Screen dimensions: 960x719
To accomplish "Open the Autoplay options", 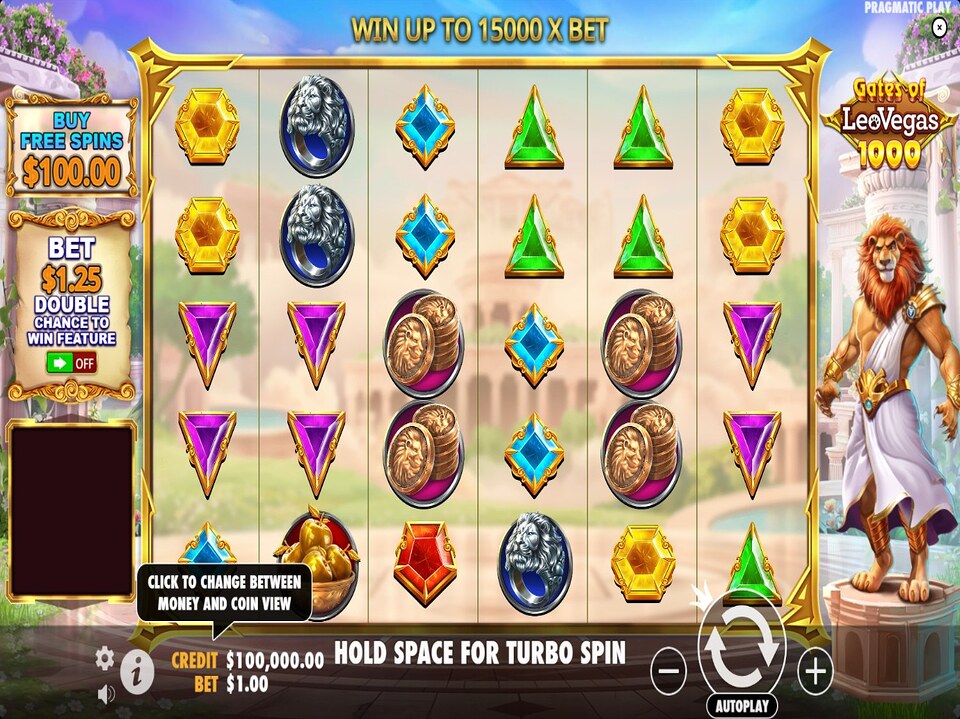I will pyautogui.click(x=741, y=705).
